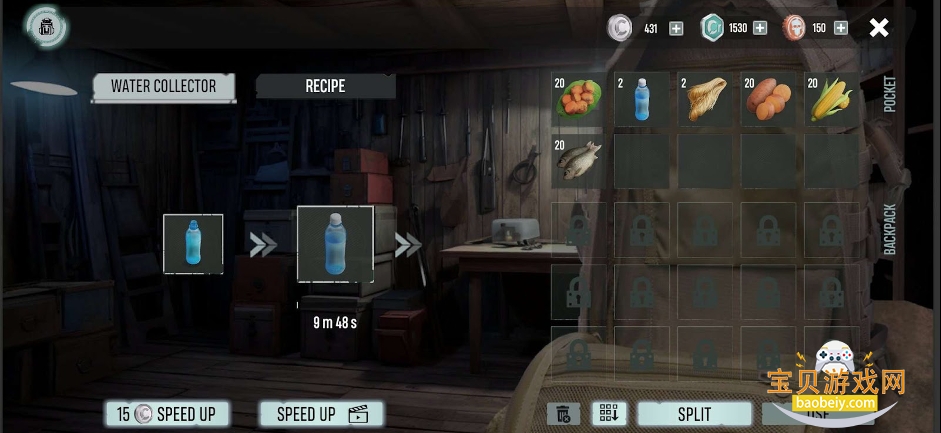
Task: Close the water collector screen
Action: coord(878,28)
